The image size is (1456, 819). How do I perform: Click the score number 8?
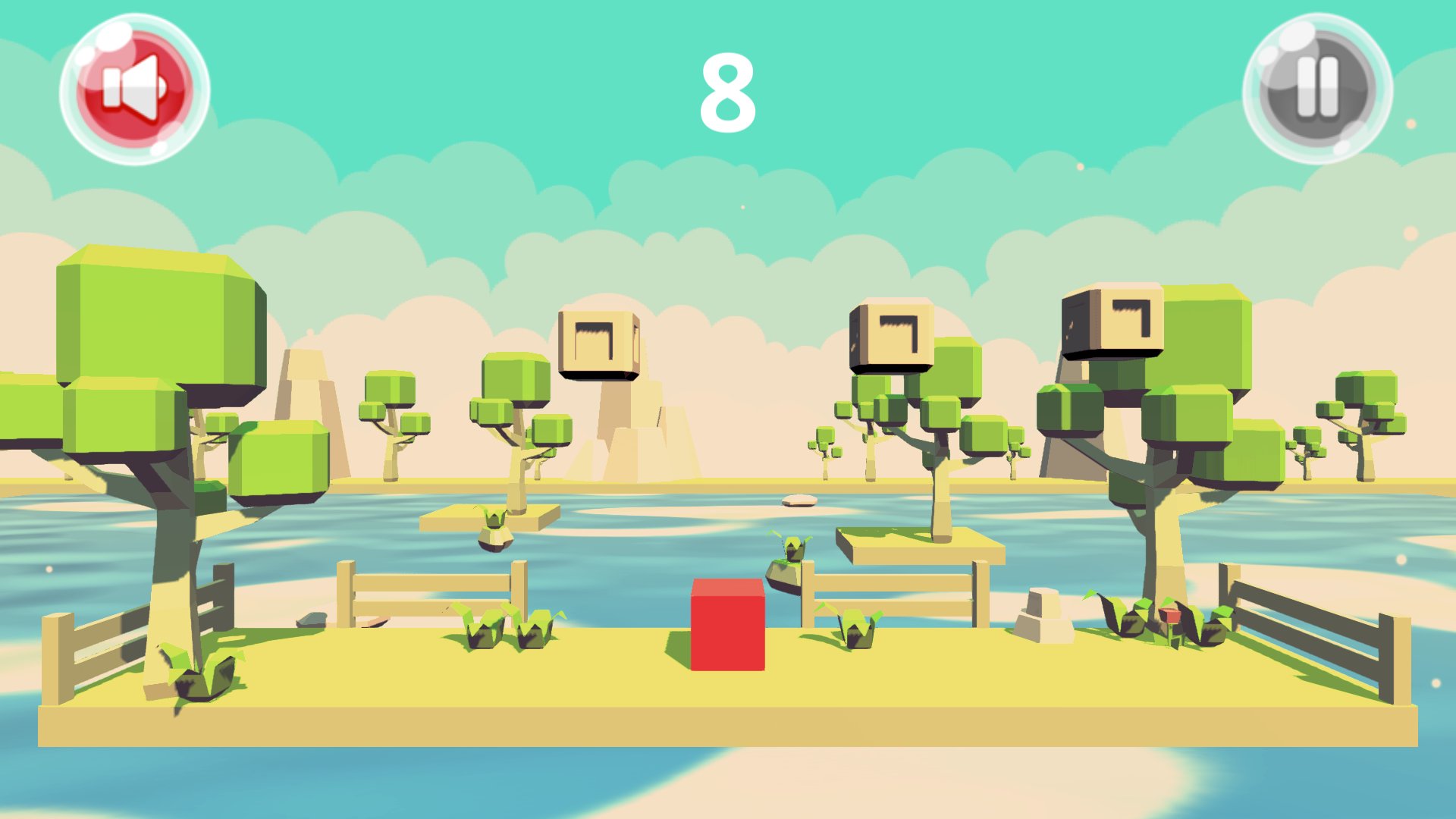tap(726, 89)
